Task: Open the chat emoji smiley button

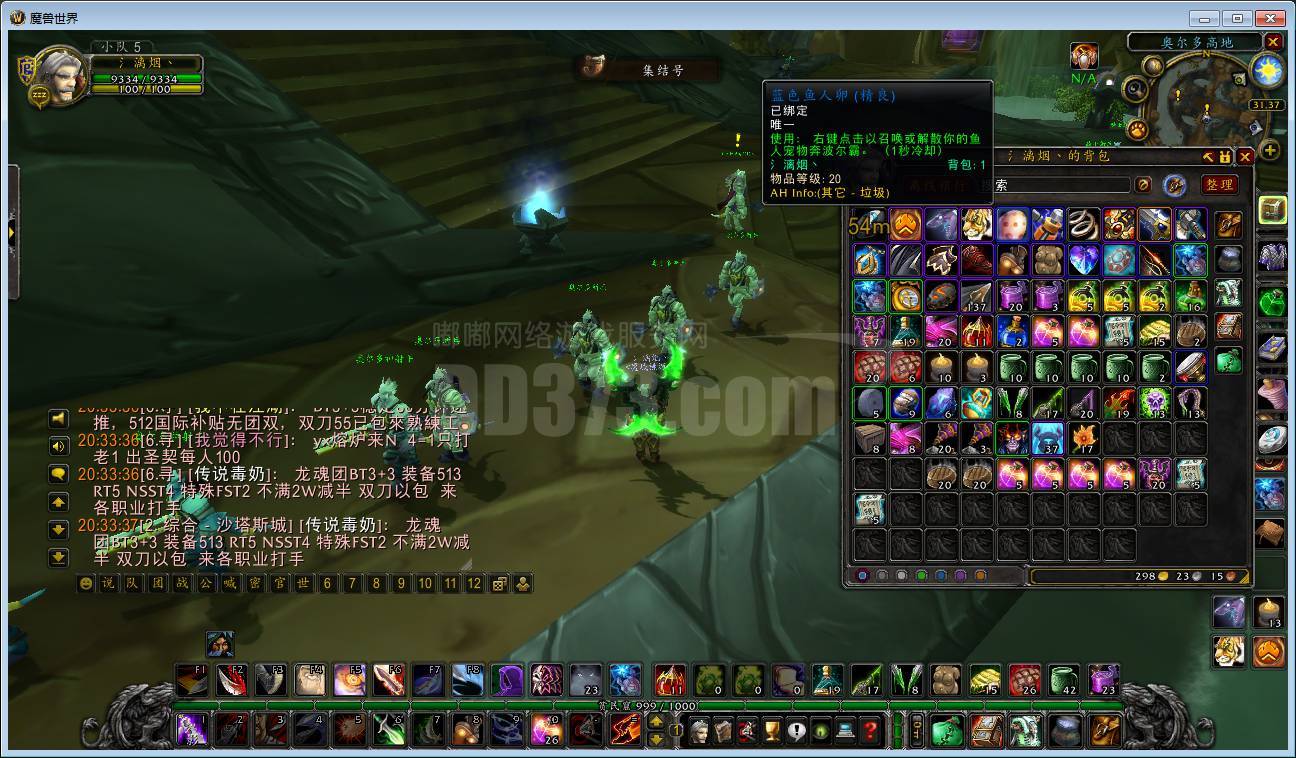Action: click(86, 584)
